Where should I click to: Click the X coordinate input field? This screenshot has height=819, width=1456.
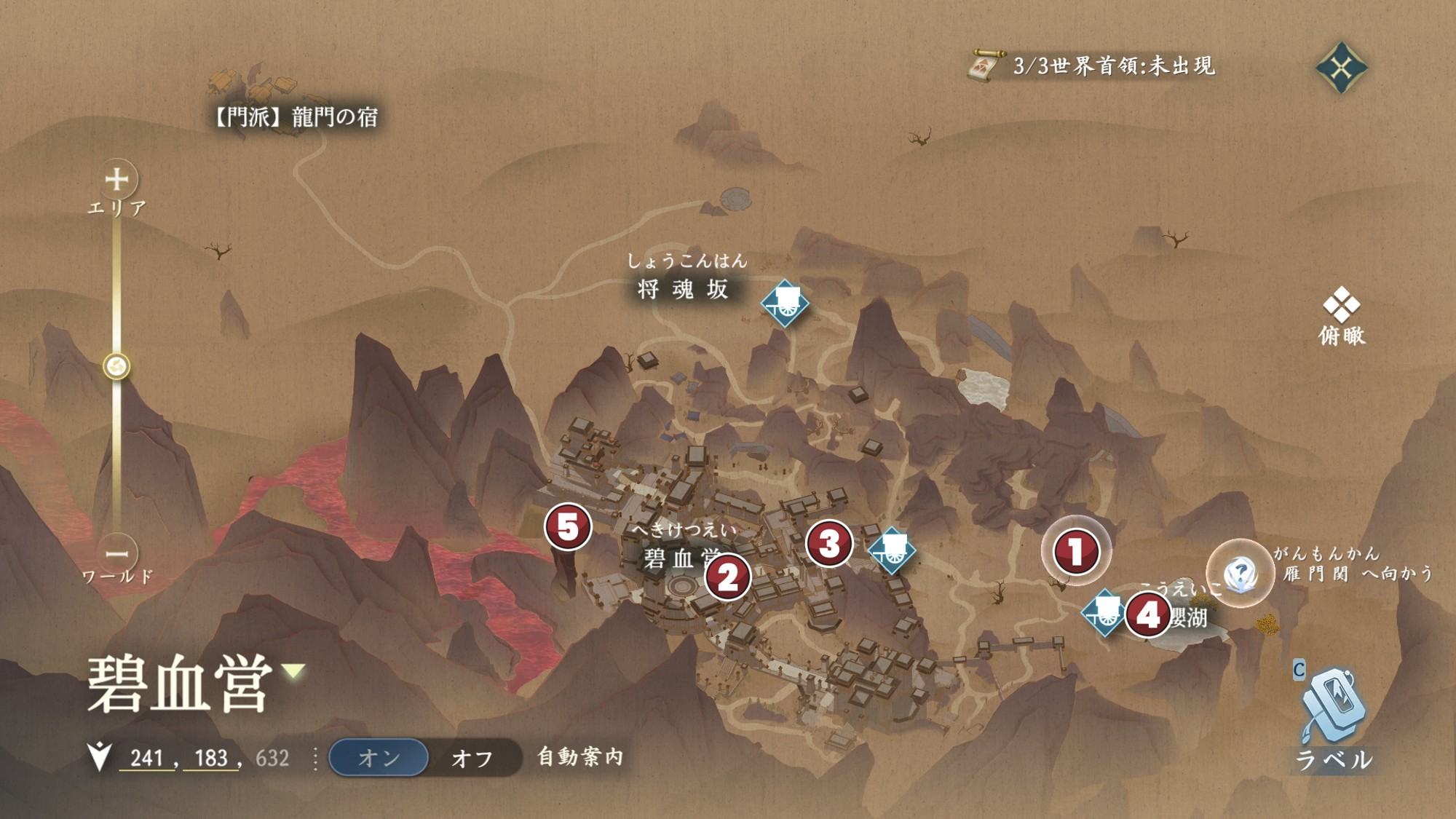146,758
